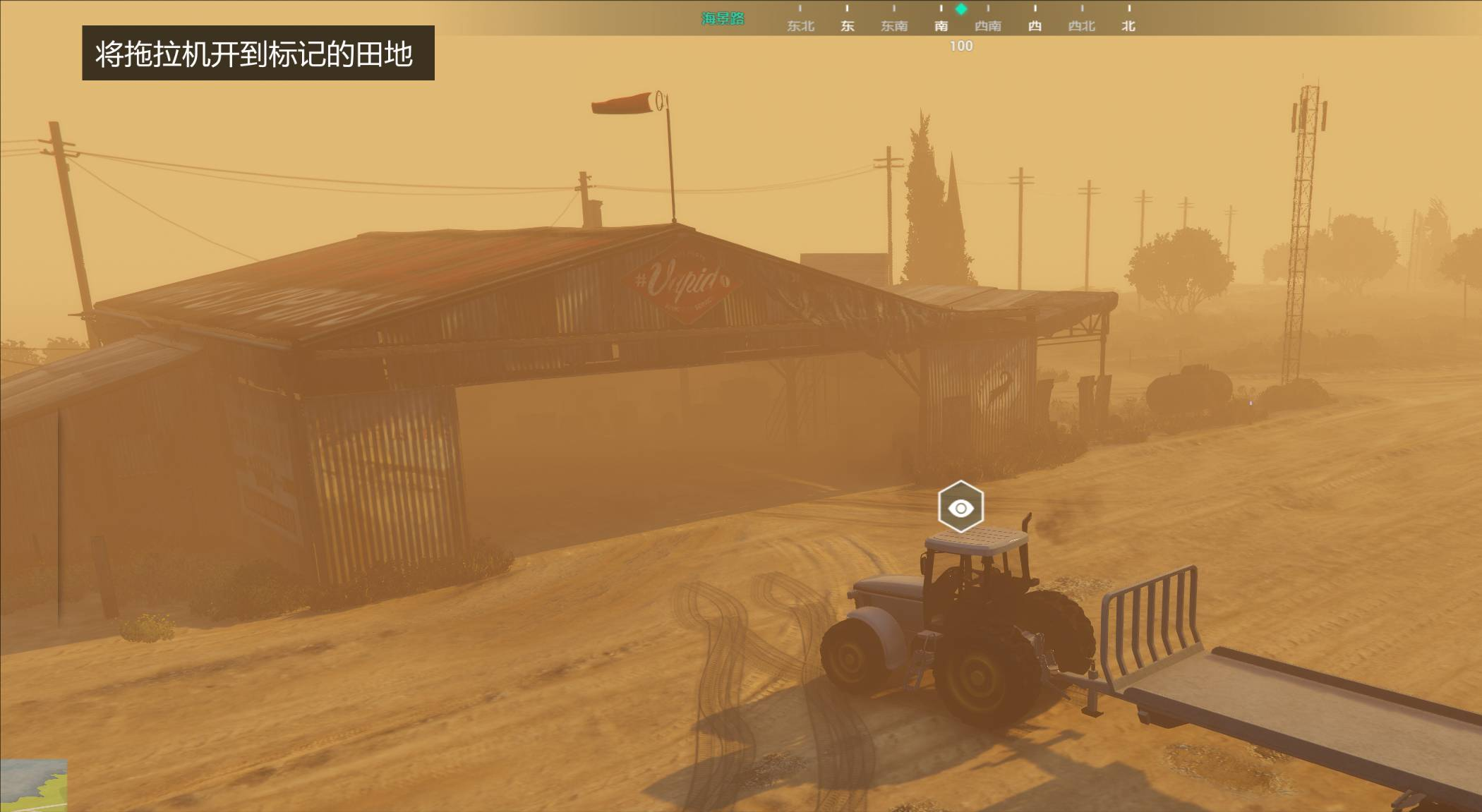Click the tractor objective text box
Viewport: 1482px width, 812px height.
tap(258, 54)
